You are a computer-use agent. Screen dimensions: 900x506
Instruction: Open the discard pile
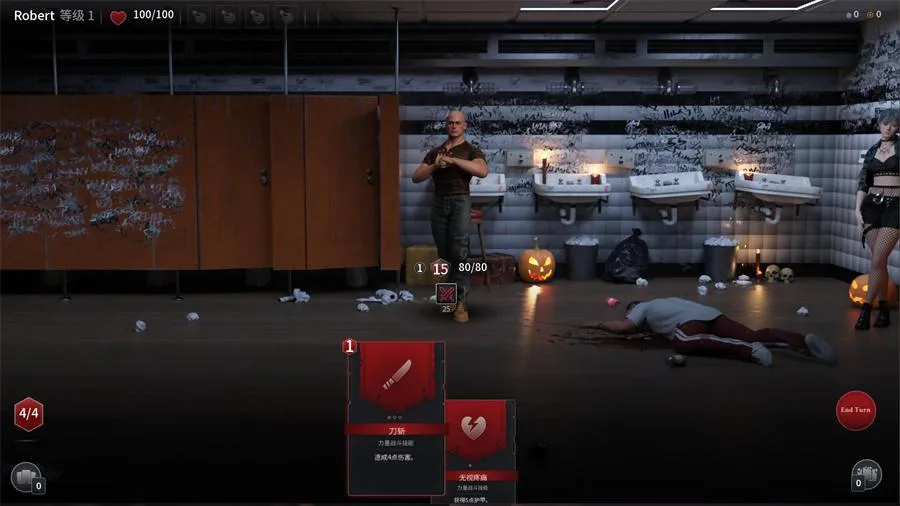click(866, 474)
